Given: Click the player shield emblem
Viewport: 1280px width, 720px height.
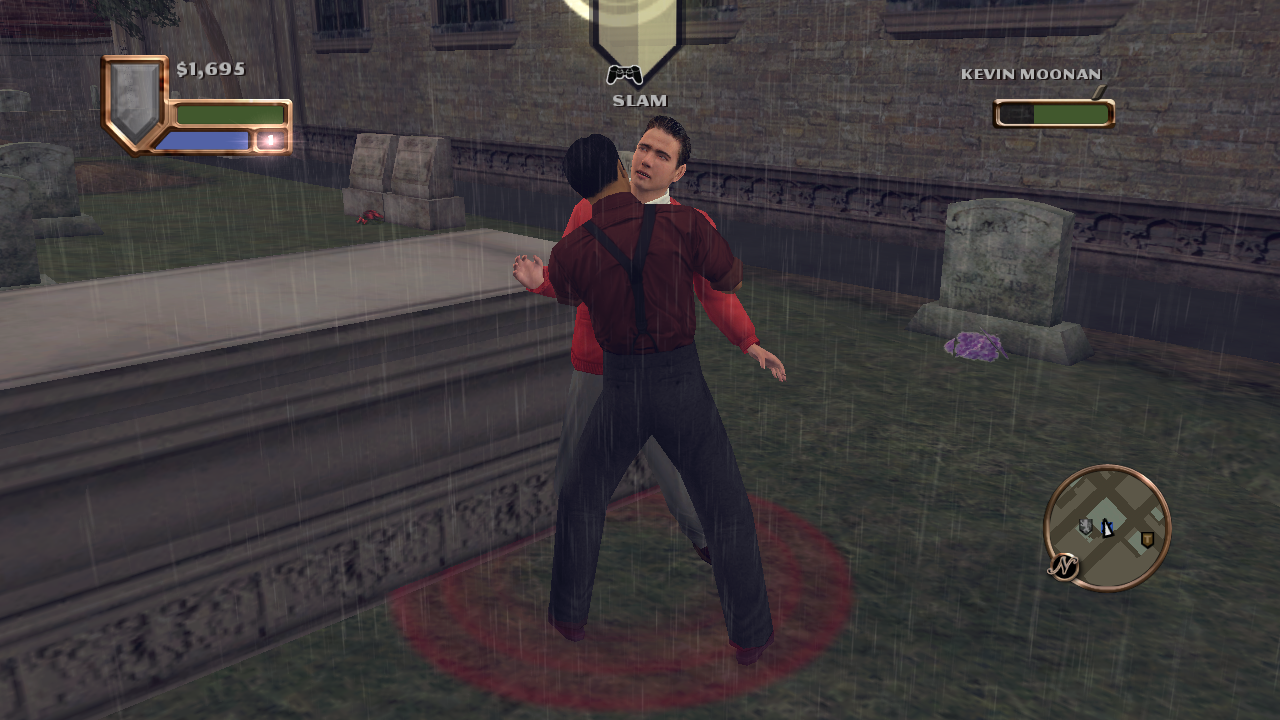Looking at the screenshot, I should 135,100.
